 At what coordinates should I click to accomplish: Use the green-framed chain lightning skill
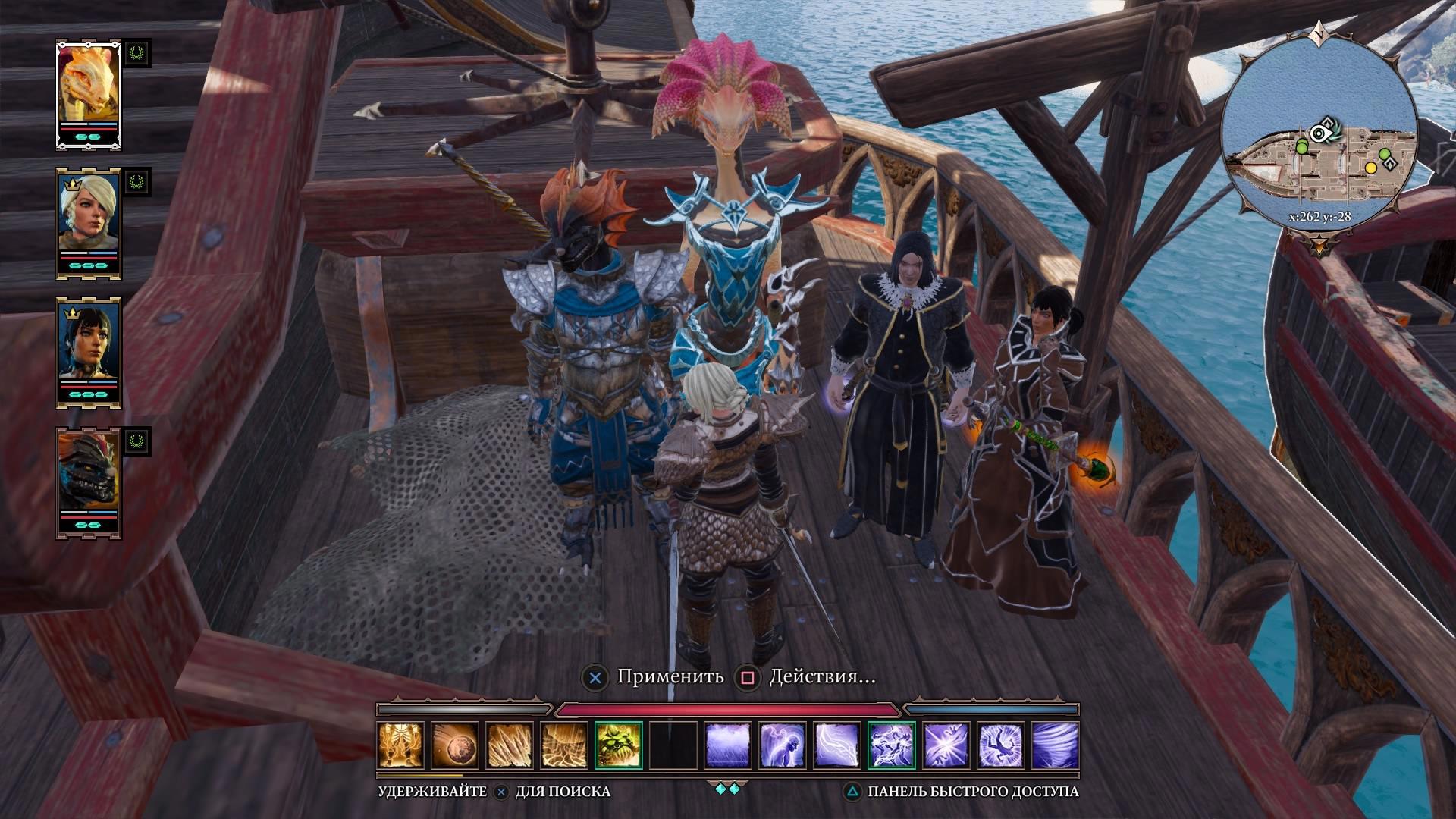(x=892, y=745)
